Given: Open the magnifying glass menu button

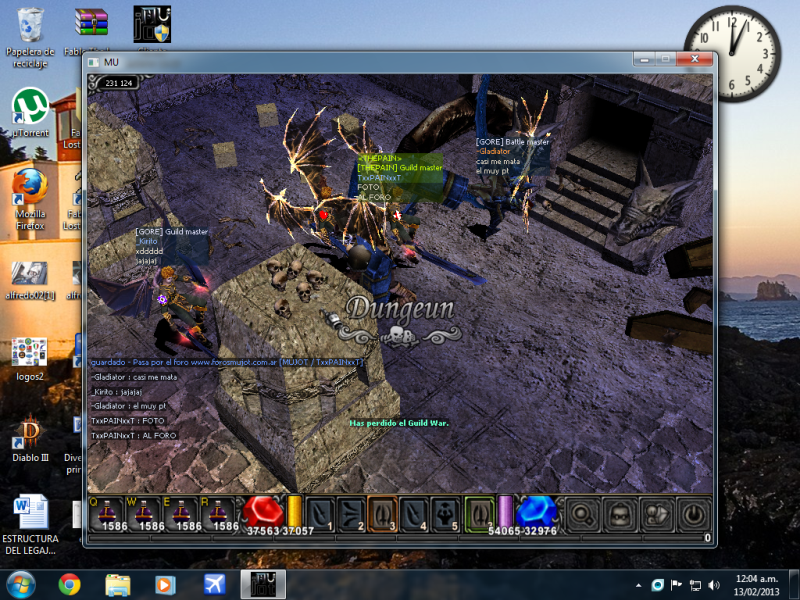Looking at the screenshot, I should click(x=581, y=514).
